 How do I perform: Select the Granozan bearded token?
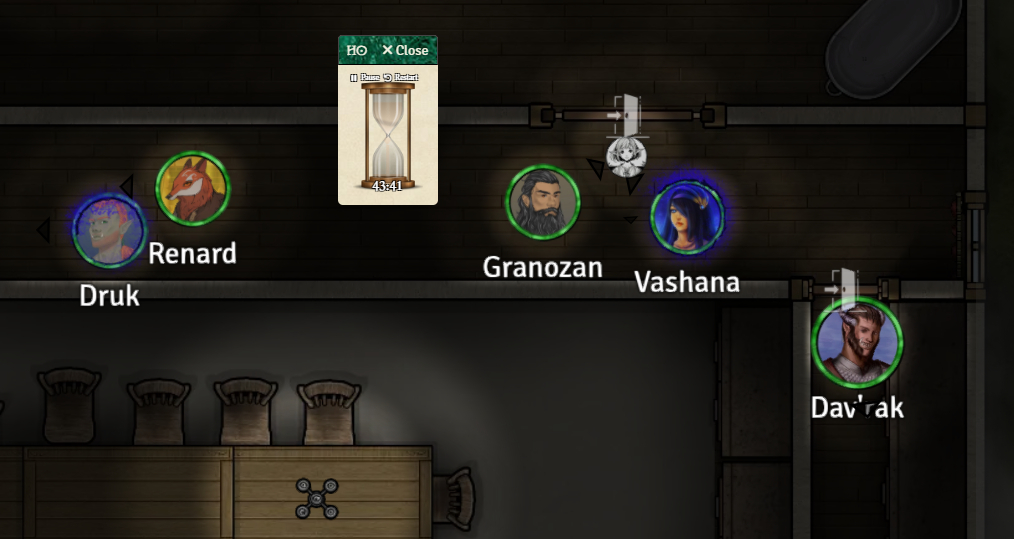[543, 203]
